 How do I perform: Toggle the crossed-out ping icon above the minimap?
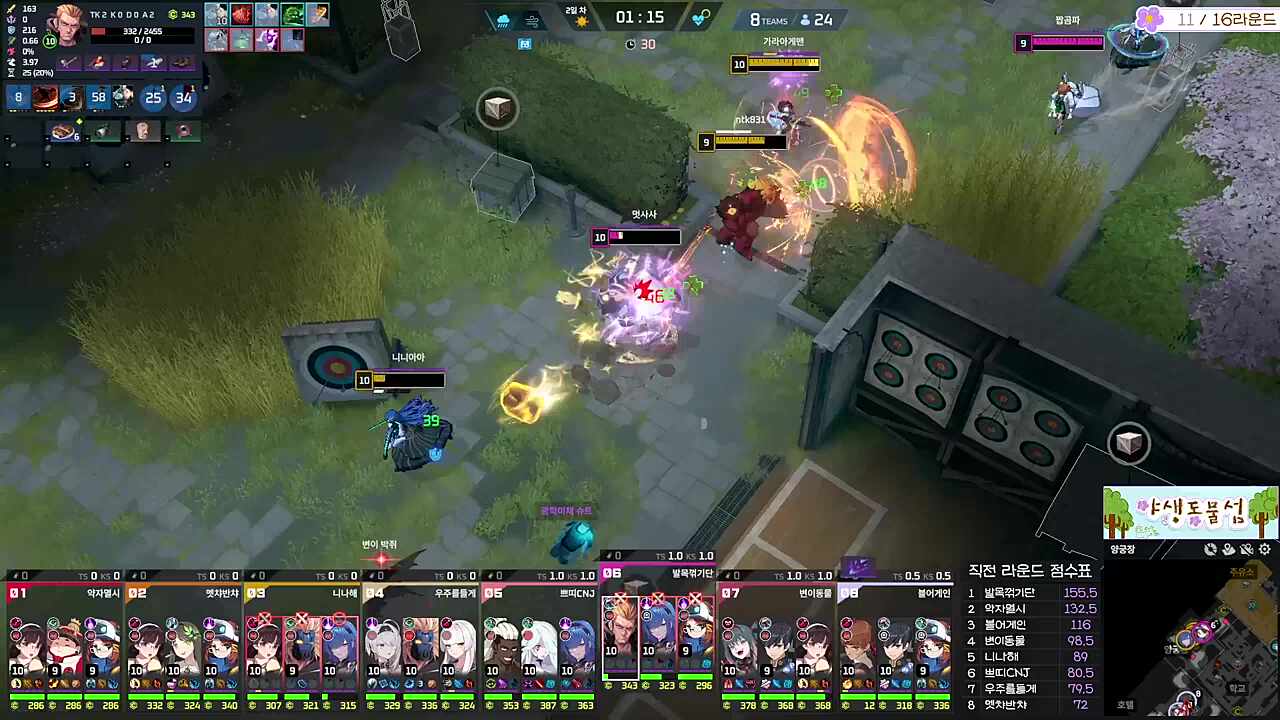tap(1247, 549)
